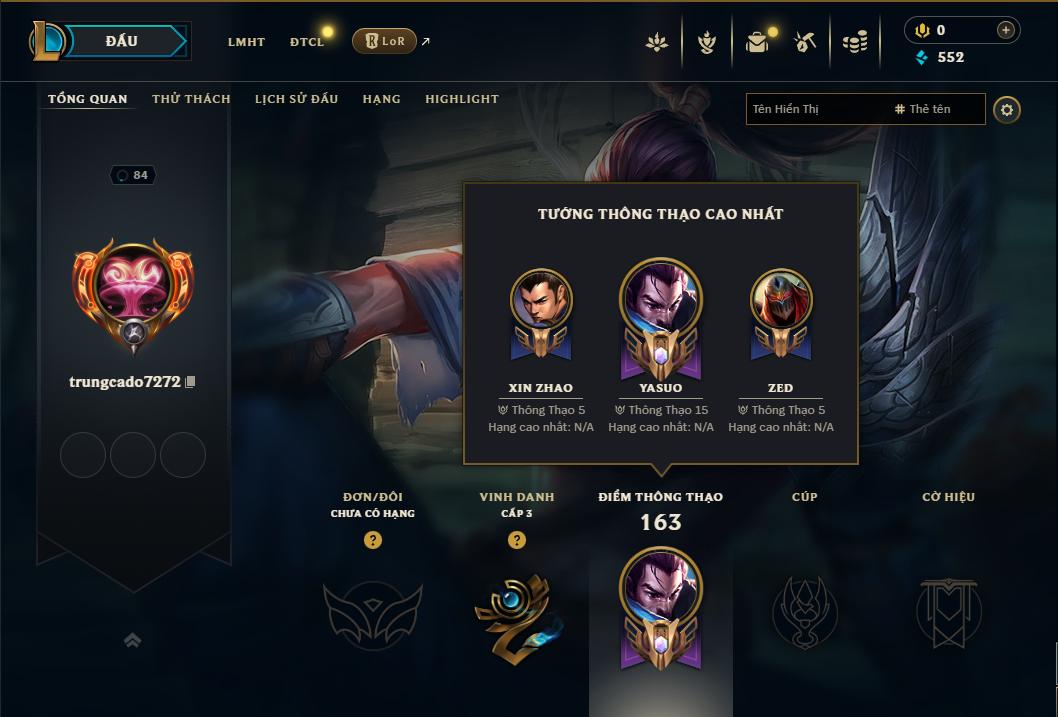This screenshot has width=1058, height=717.
Task: Select Xin Zhao mastery portrait
Action: [x=541, y=300]
